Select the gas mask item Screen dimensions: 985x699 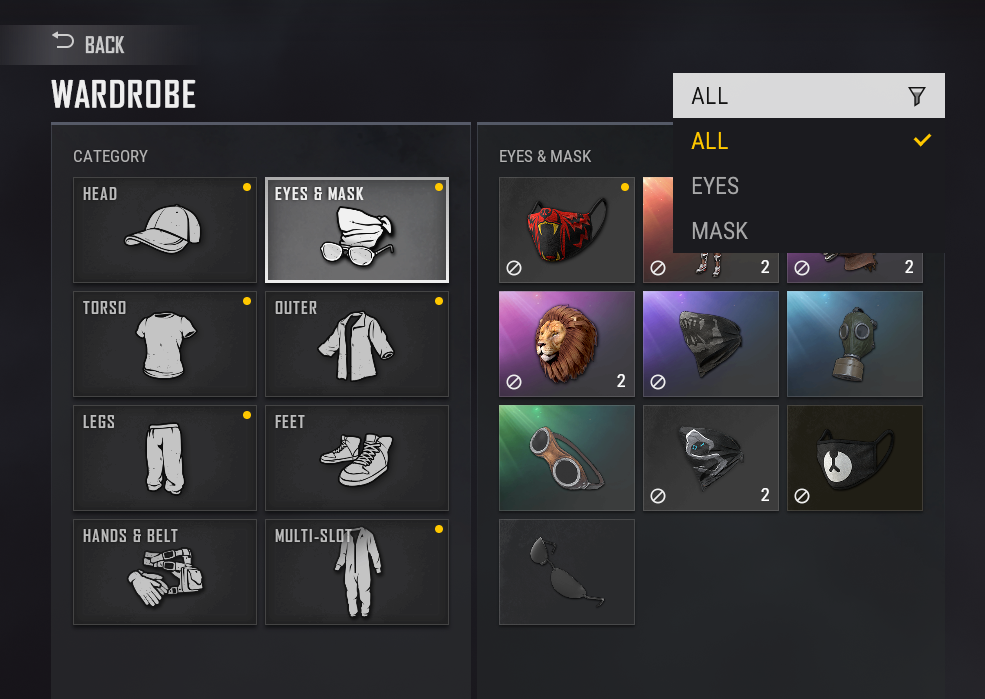pos(855,344)
